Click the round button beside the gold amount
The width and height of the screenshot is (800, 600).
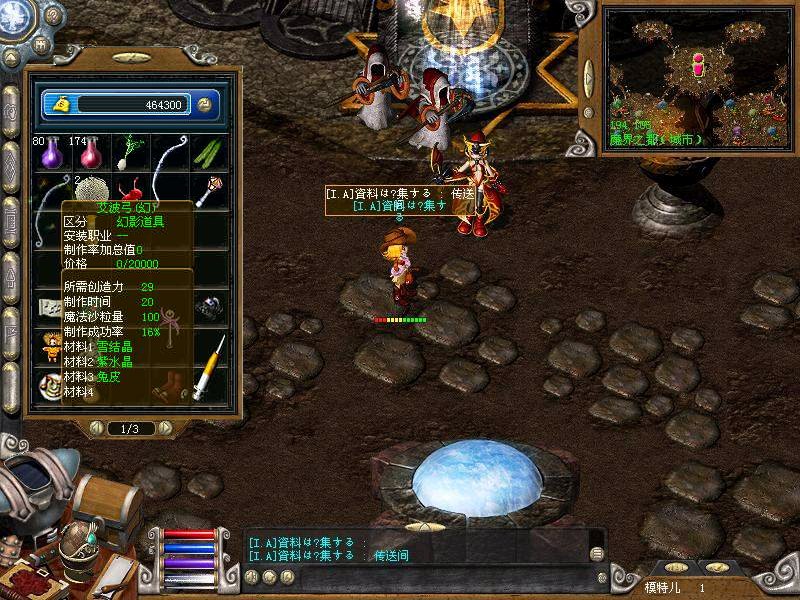(203, 104)
